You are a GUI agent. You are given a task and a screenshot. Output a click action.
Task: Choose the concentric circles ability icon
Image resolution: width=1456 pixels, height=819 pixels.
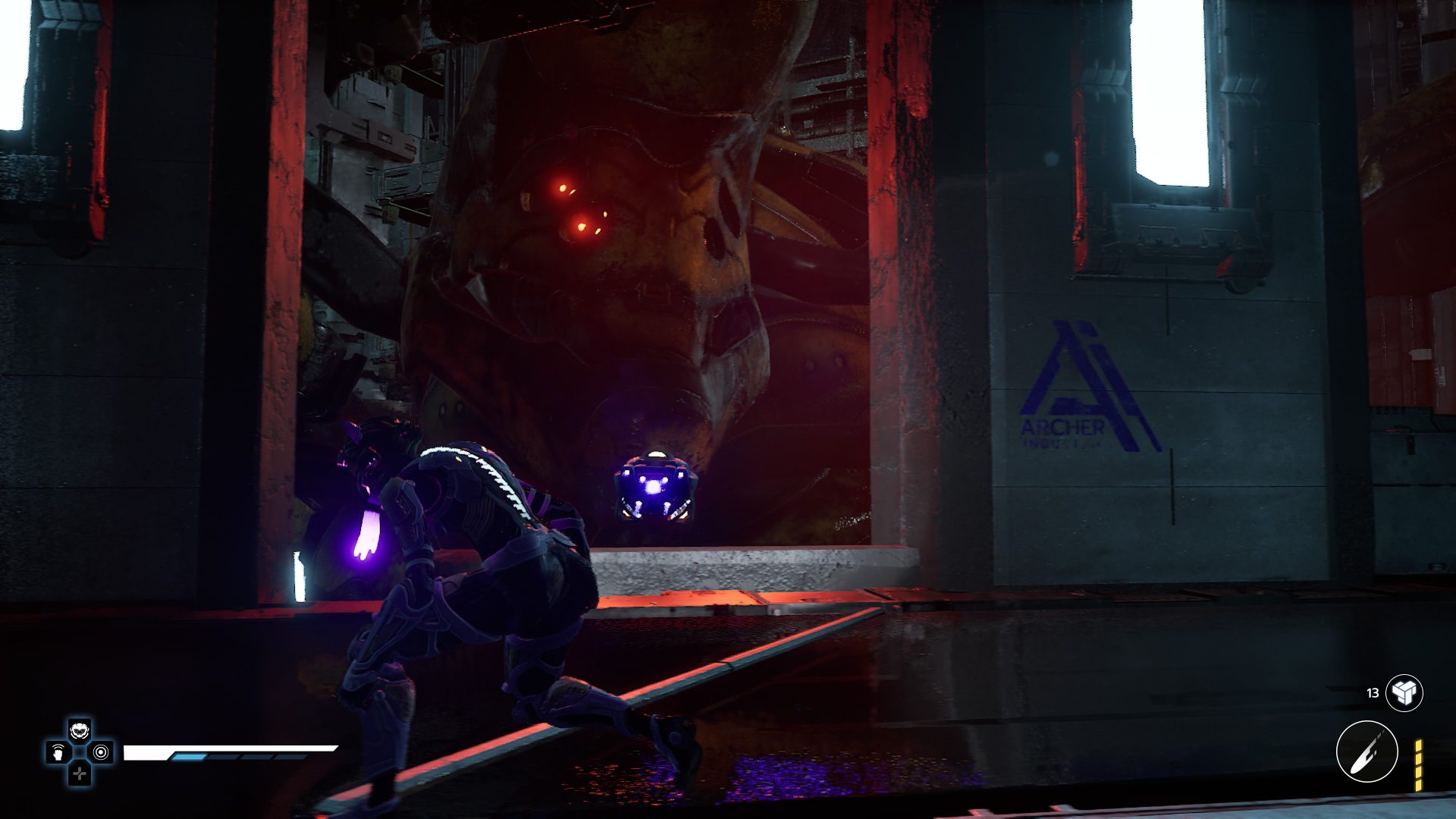click(101, 752)
